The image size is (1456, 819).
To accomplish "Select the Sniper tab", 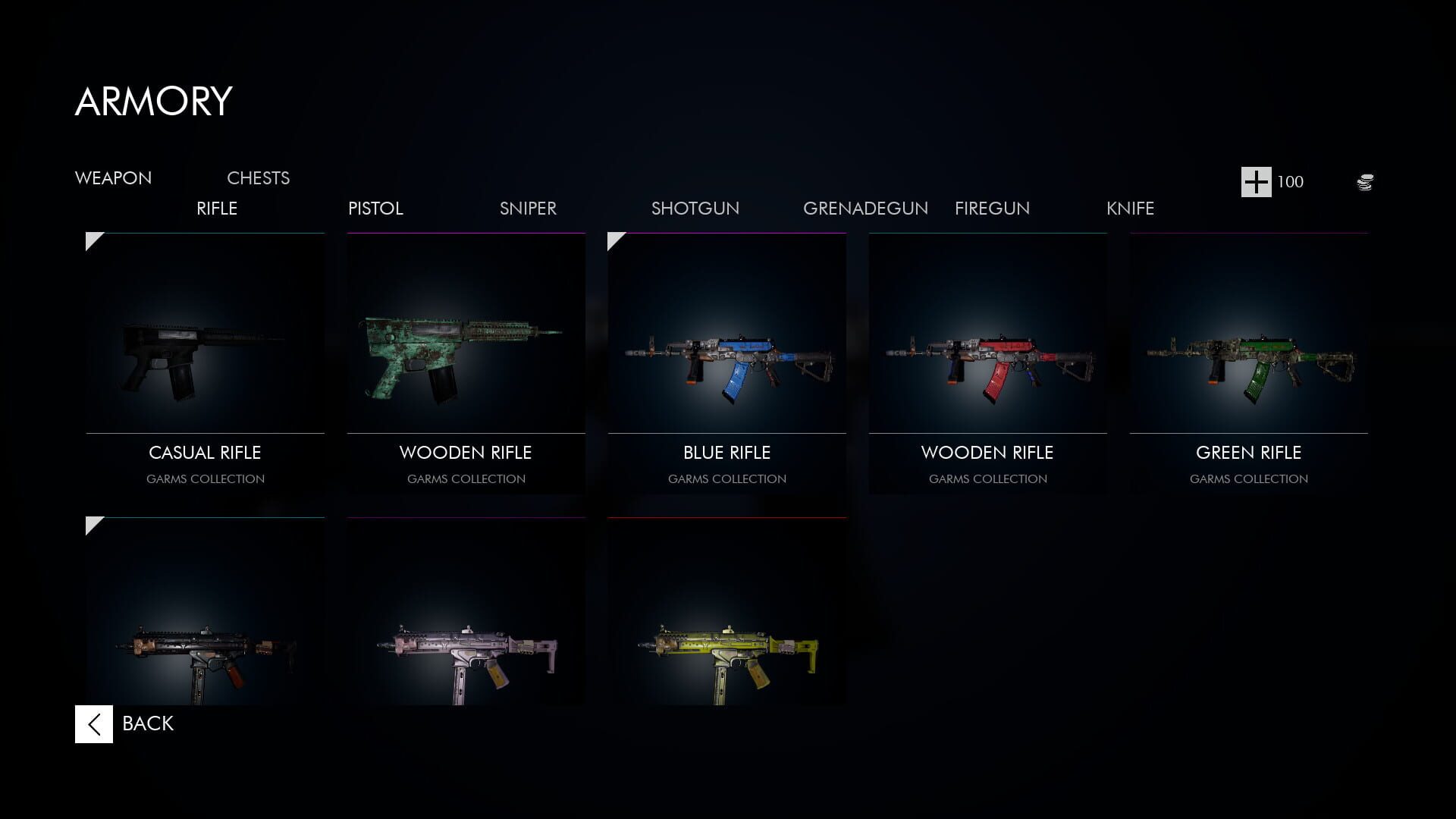I will [x=528, y=209].
